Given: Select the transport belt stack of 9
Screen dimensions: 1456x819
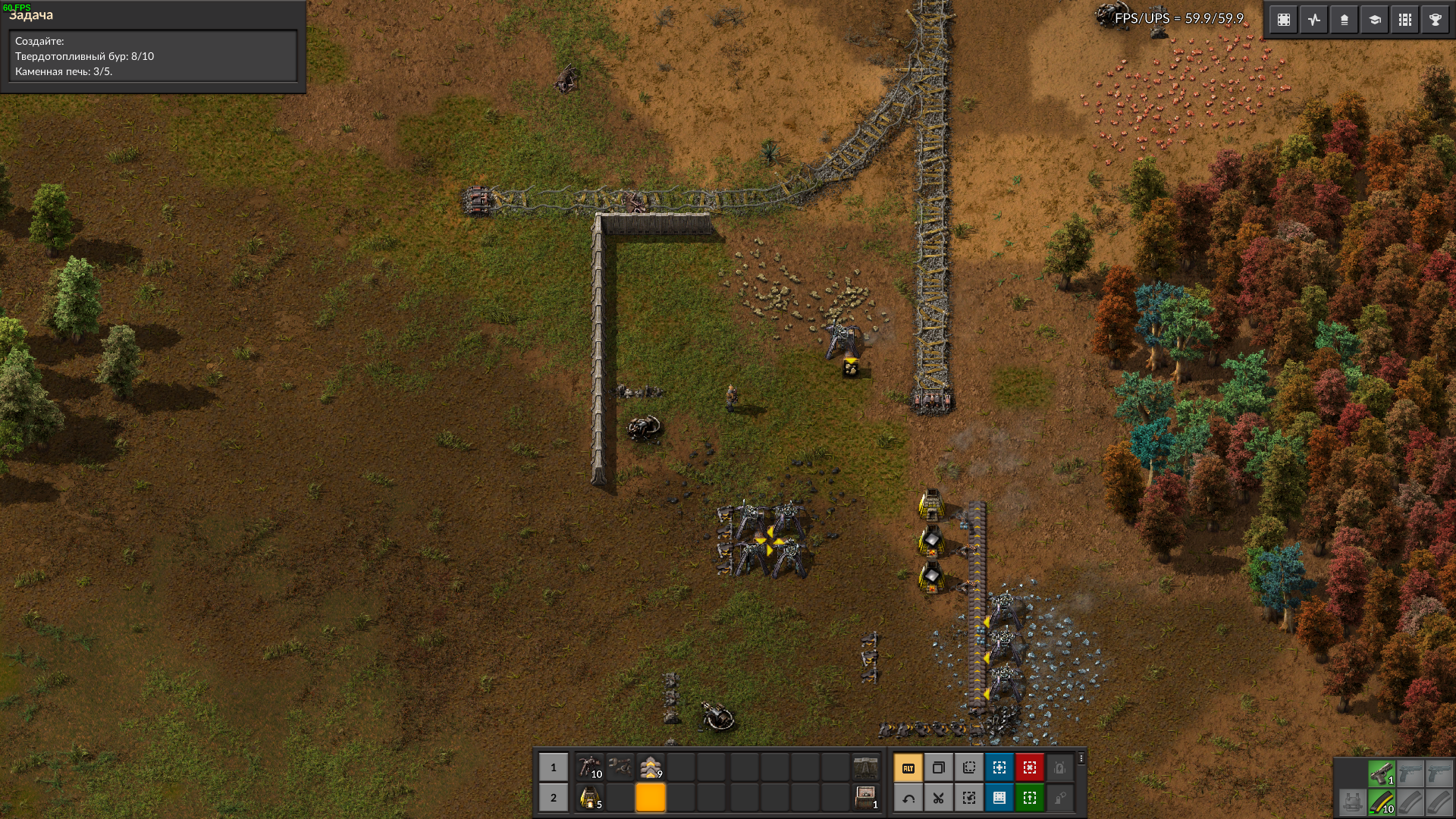Looking at the screenshot, I should click(x=651, y=767).
